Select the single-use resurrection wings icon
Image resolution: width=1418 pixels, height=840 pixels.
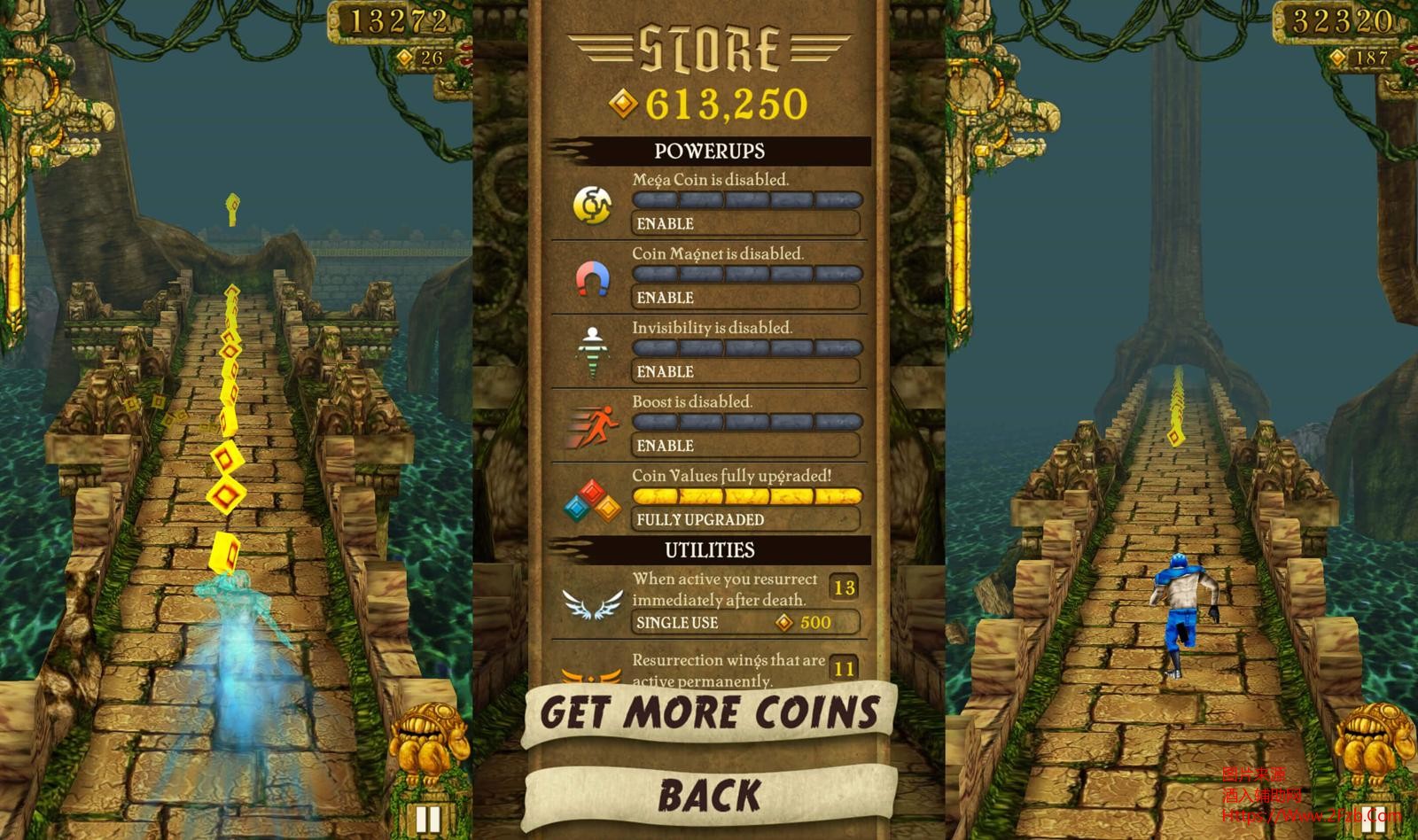point(592,604)
